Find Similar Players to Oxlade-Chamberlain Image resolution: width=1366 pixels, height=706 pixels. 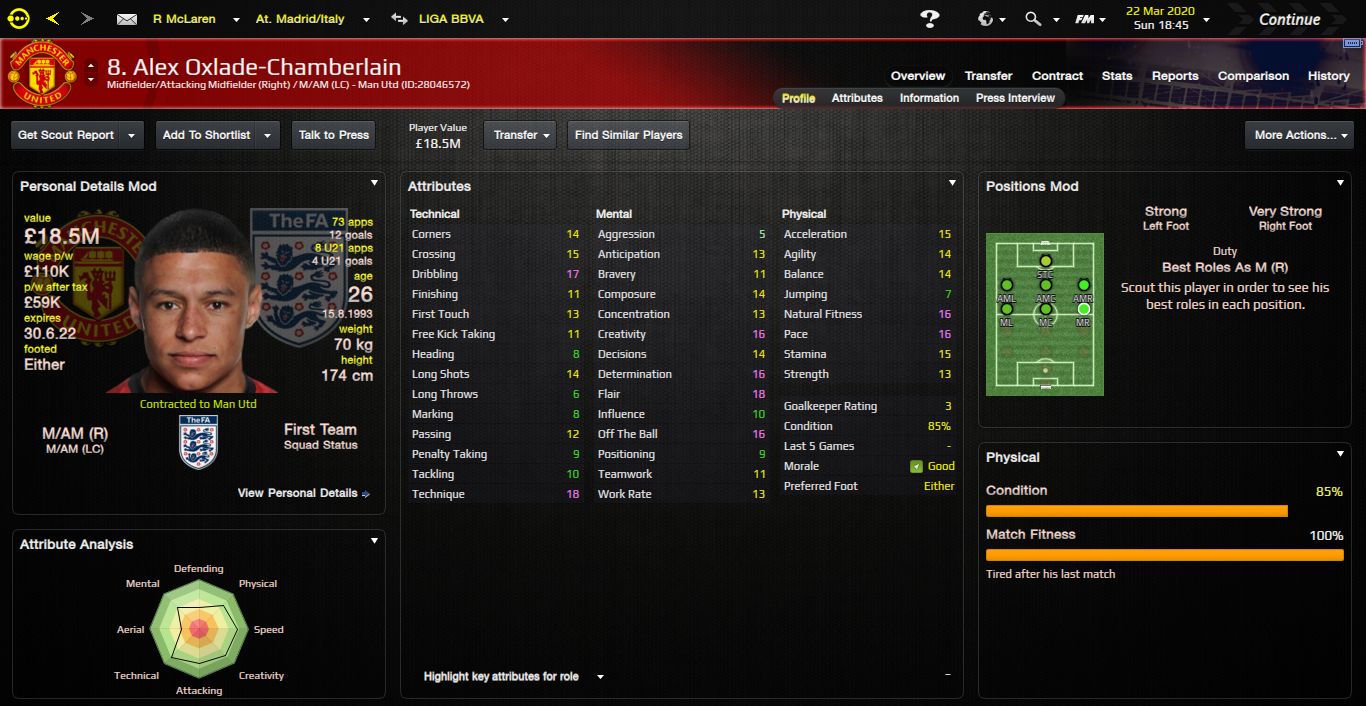(x=628, y=135)
